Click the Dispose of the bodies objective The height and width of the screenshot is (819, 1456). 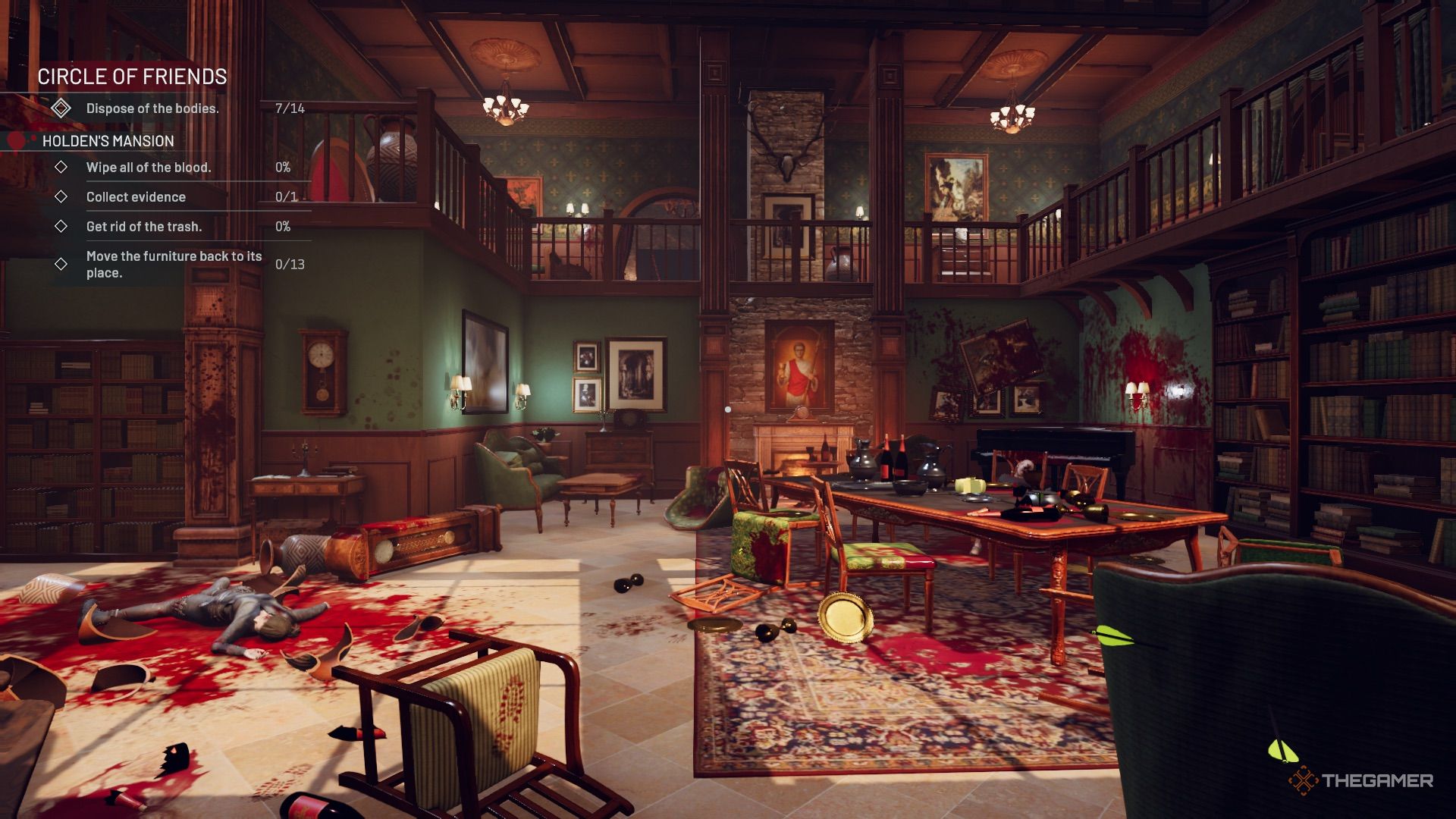[152, 108]
